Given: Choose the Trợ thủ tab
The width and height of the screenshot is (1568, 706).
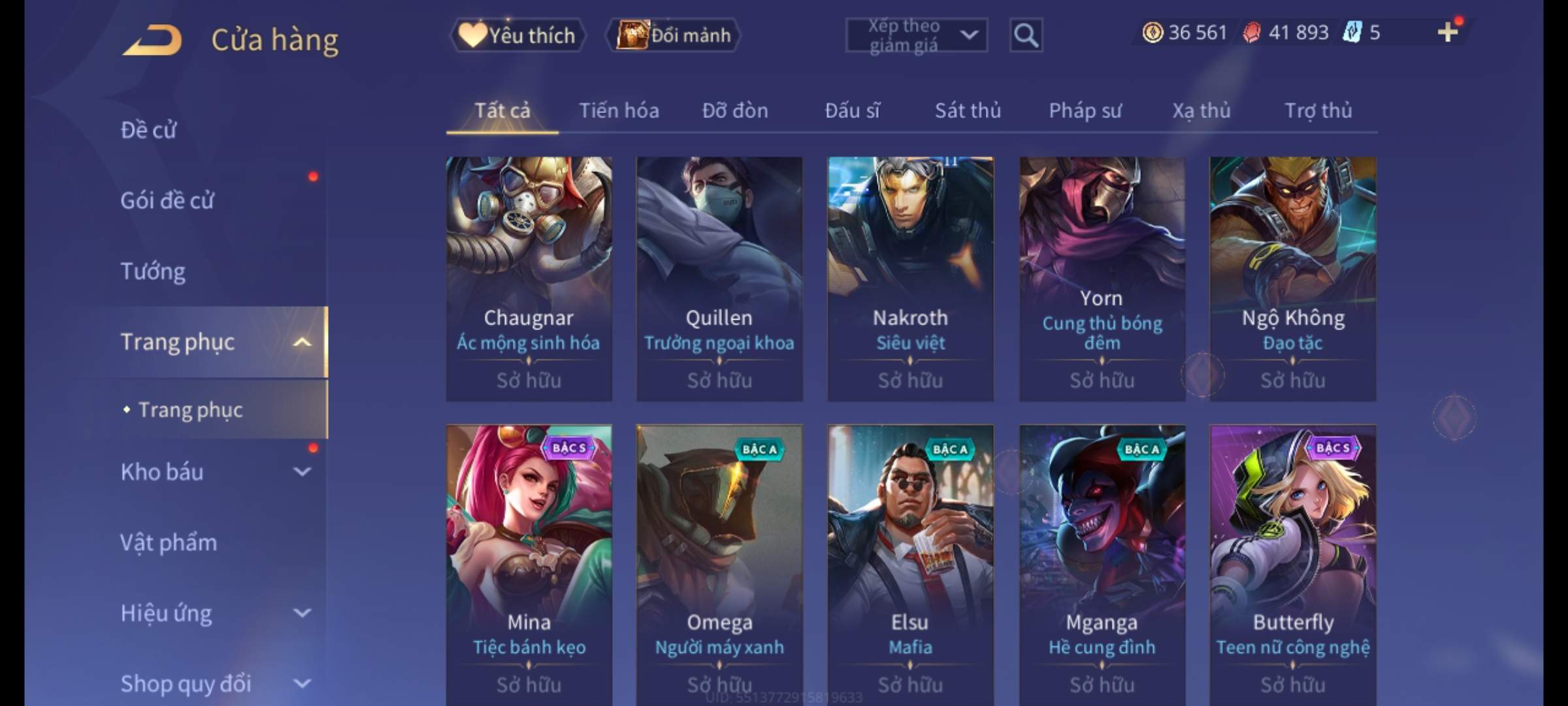Looking at the screenshot, I should click(1318, 111).
